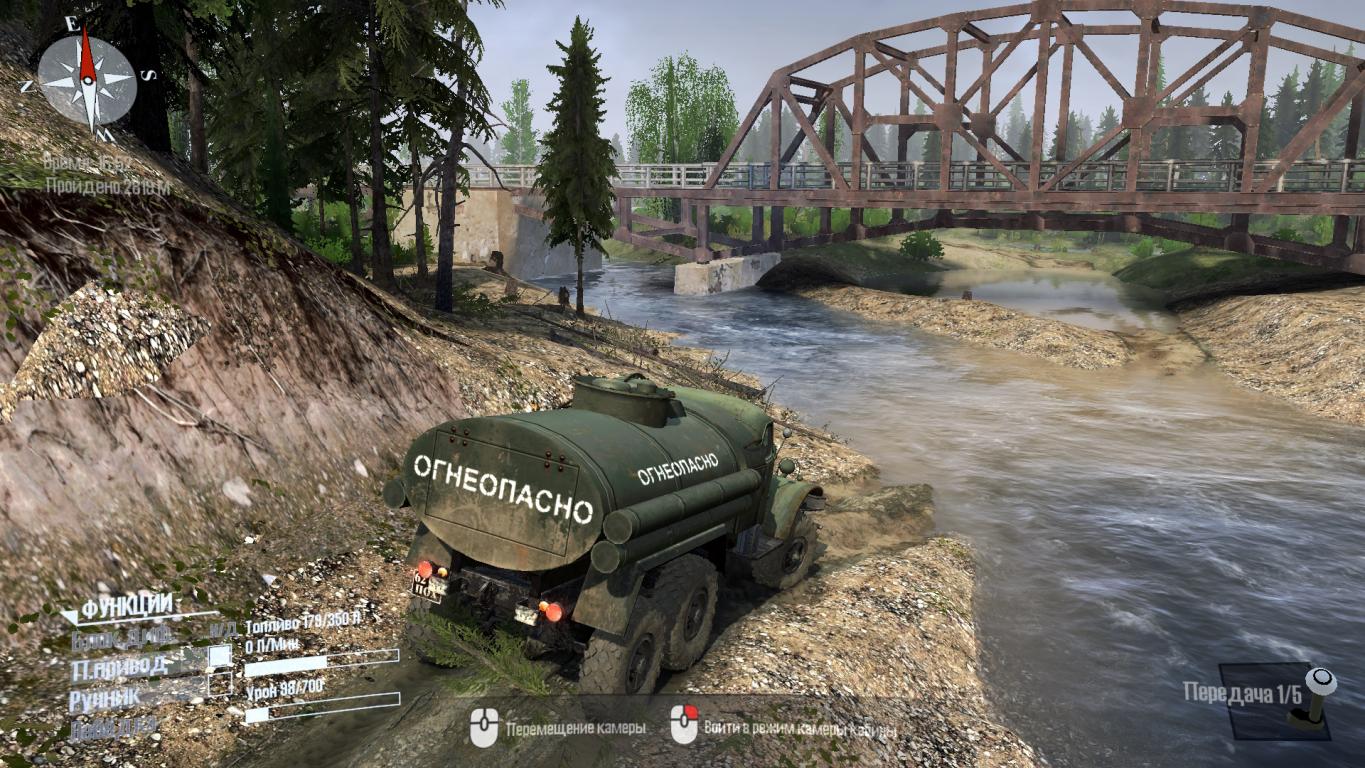Image resolution: width=1365 pixels, height=768 pixels.
Task: Click the compass in the corner
Action: (87, 79)
